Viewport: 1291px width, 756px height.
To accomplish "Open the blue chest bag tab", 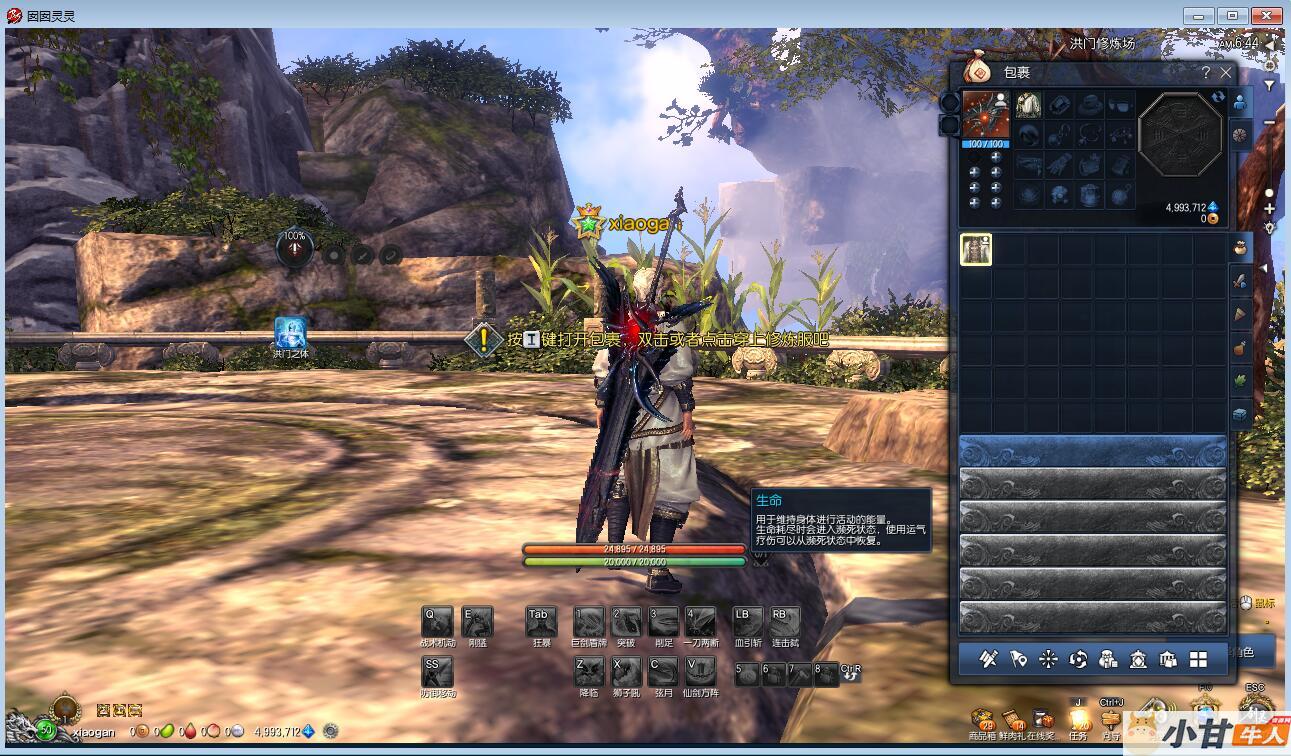I will (1240, 414).
